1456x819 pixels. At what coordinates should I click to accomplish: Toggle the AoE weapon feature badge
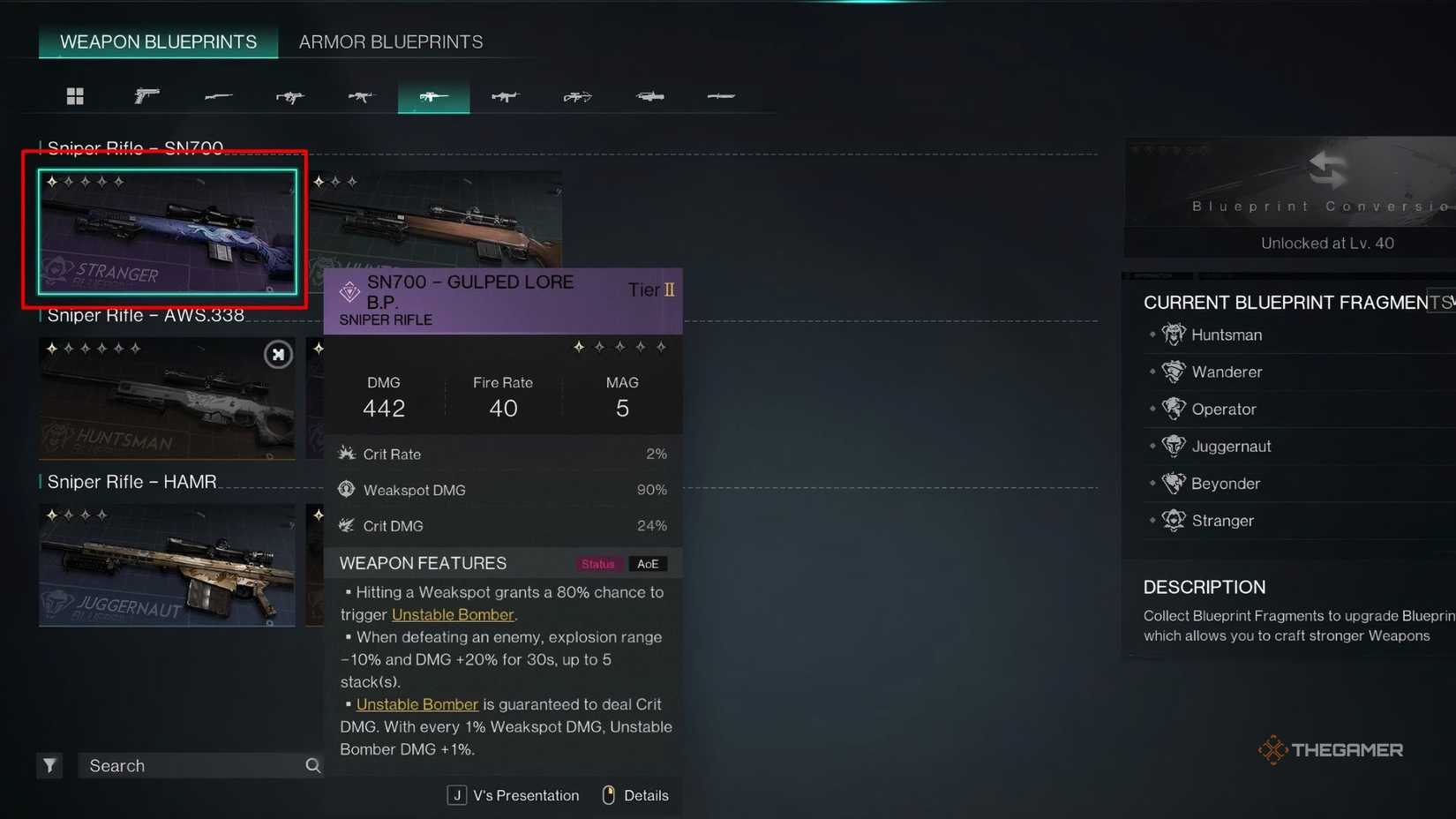[648, 563]
